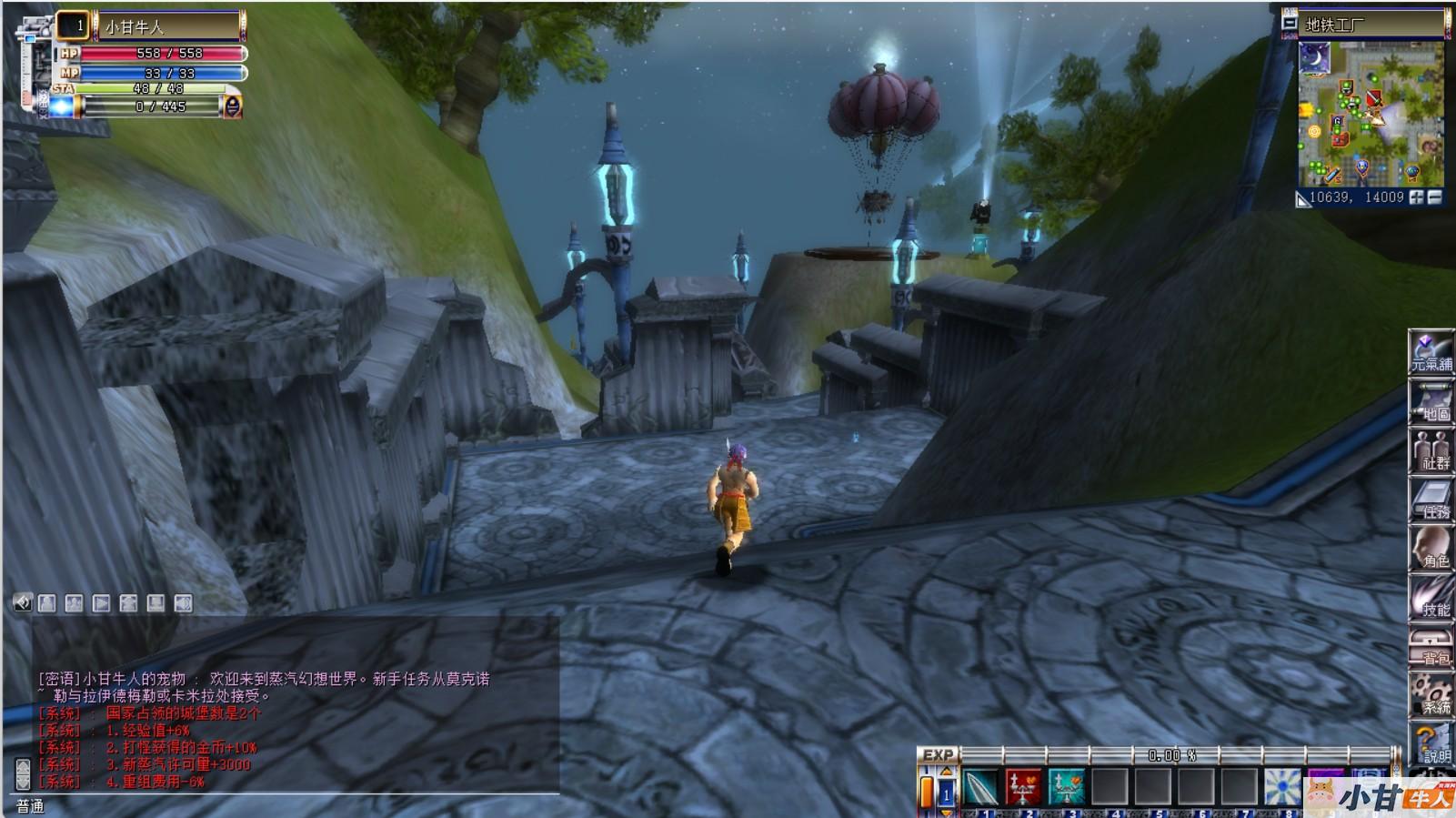The height and width of the screenshot is (818, 1456).
Task: Use the red candelabra skill in slot 2
Action: (x=1024, y=787)
